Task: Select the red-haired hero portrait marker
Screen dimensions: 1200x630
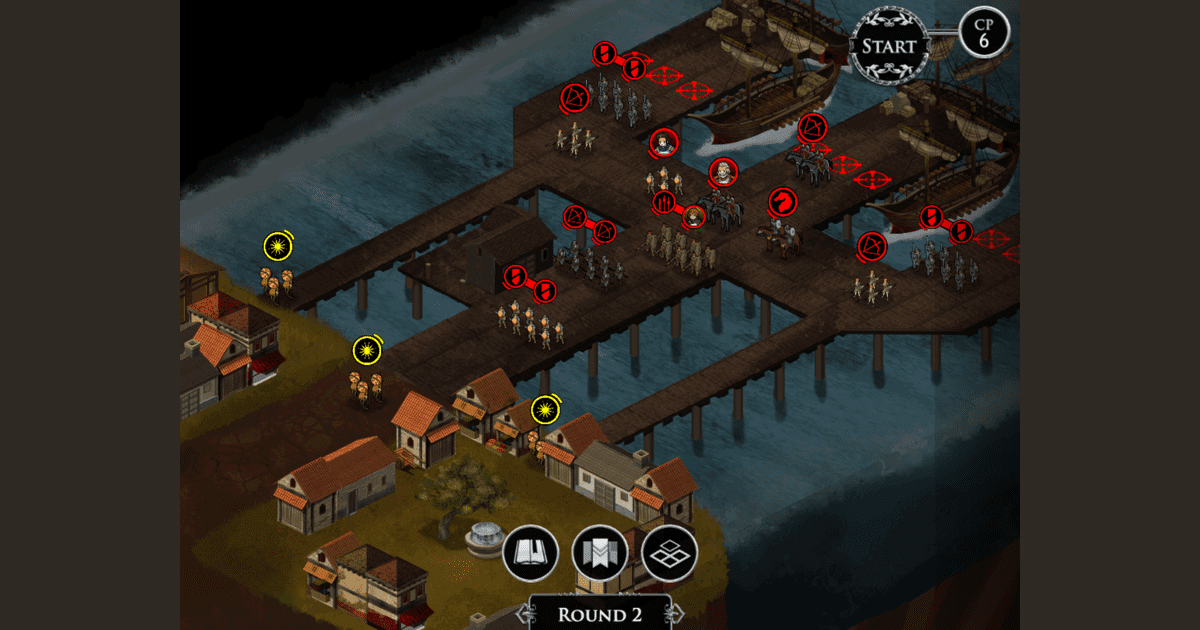Action: 694,216
